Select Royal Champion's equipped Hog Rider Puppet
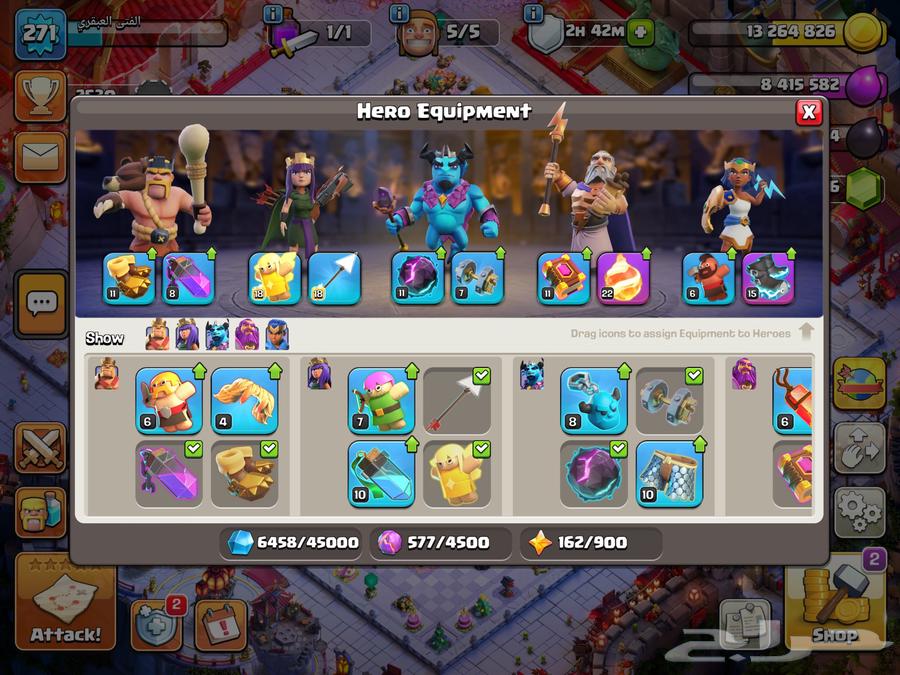Viewport: 900px width, 675px height. pyautogui.click(x=708, y=278)
